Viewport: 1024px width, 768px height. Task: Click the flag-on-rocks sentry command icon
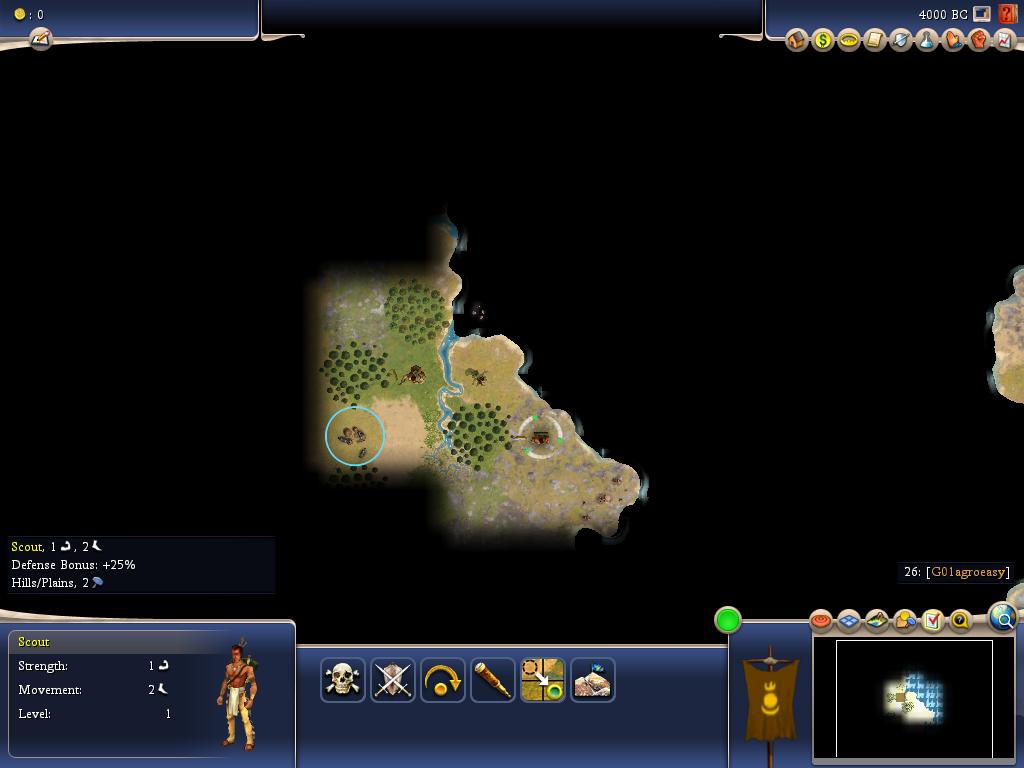click(593, 680)
